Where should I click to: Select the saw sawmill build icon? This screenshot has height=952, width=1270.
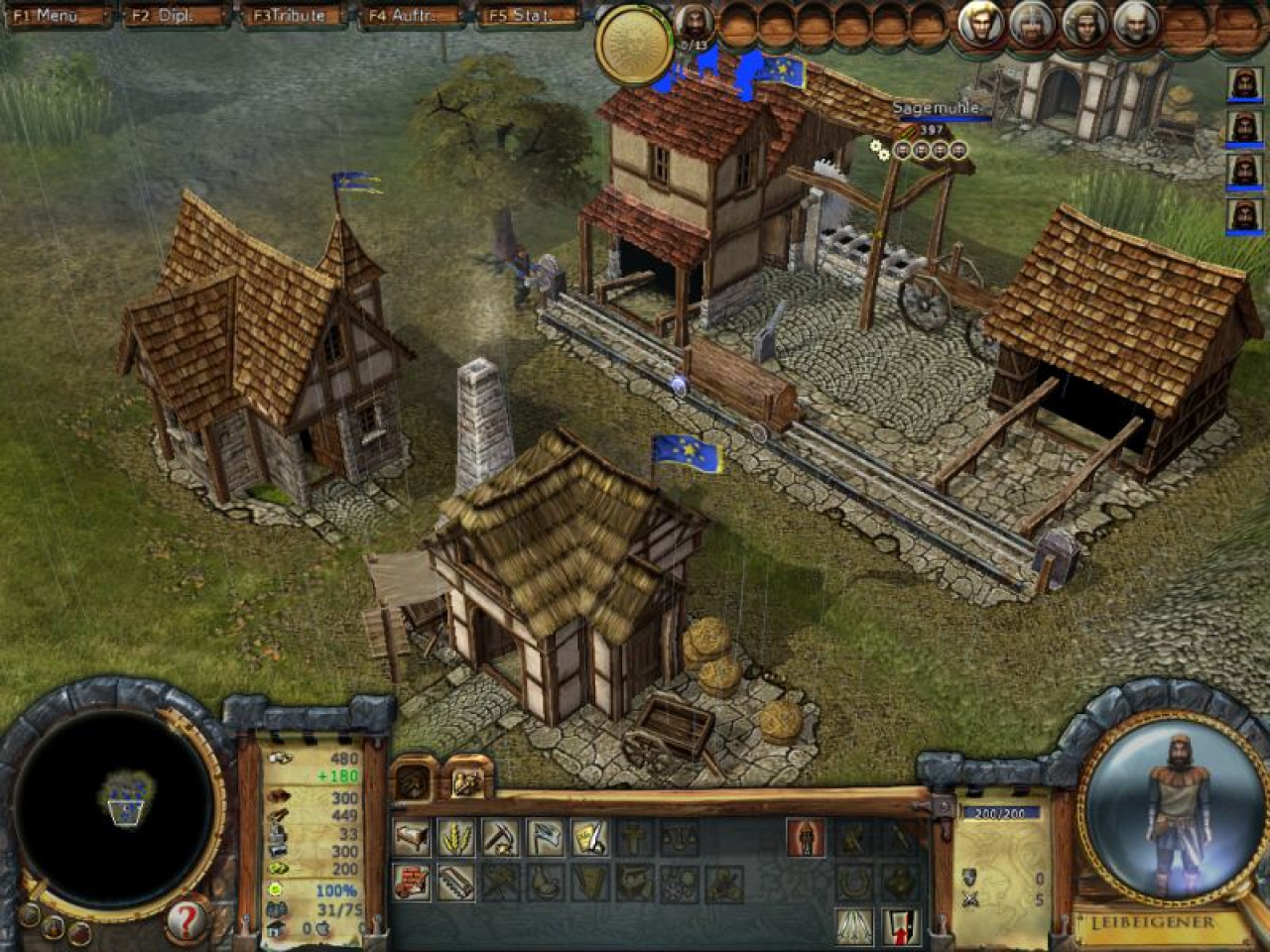click(x=456, y=881)
